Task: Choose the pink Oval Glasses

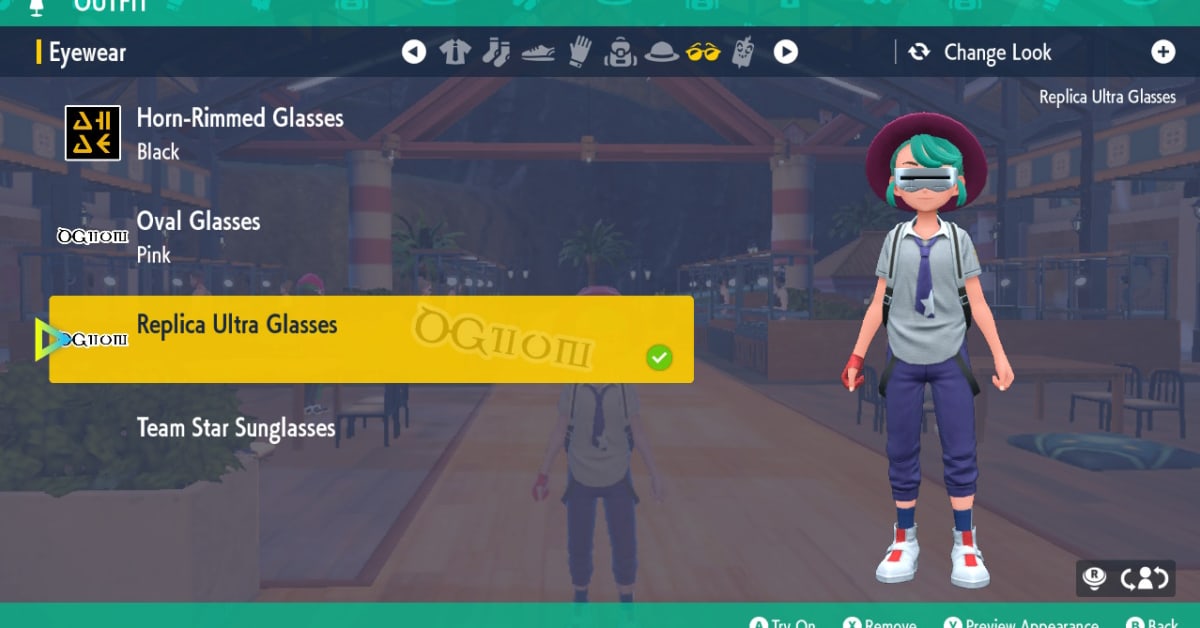Action: coord(198,236)
